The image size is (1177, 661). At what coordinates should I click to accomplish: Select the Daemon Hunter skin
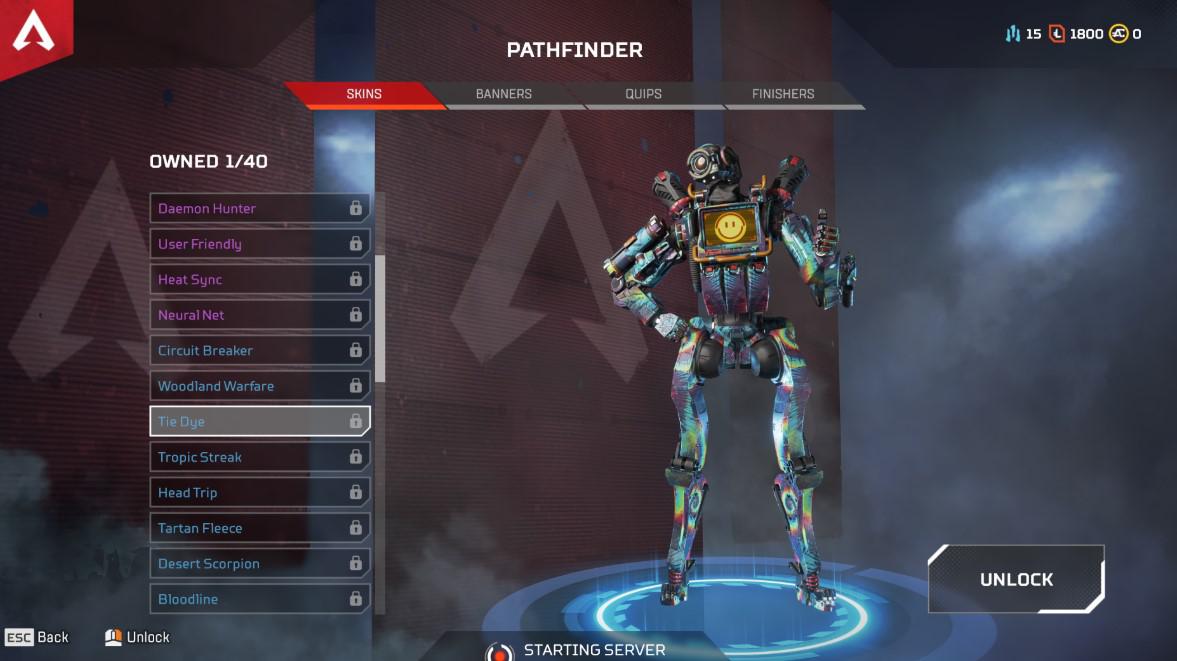[259, 208]
